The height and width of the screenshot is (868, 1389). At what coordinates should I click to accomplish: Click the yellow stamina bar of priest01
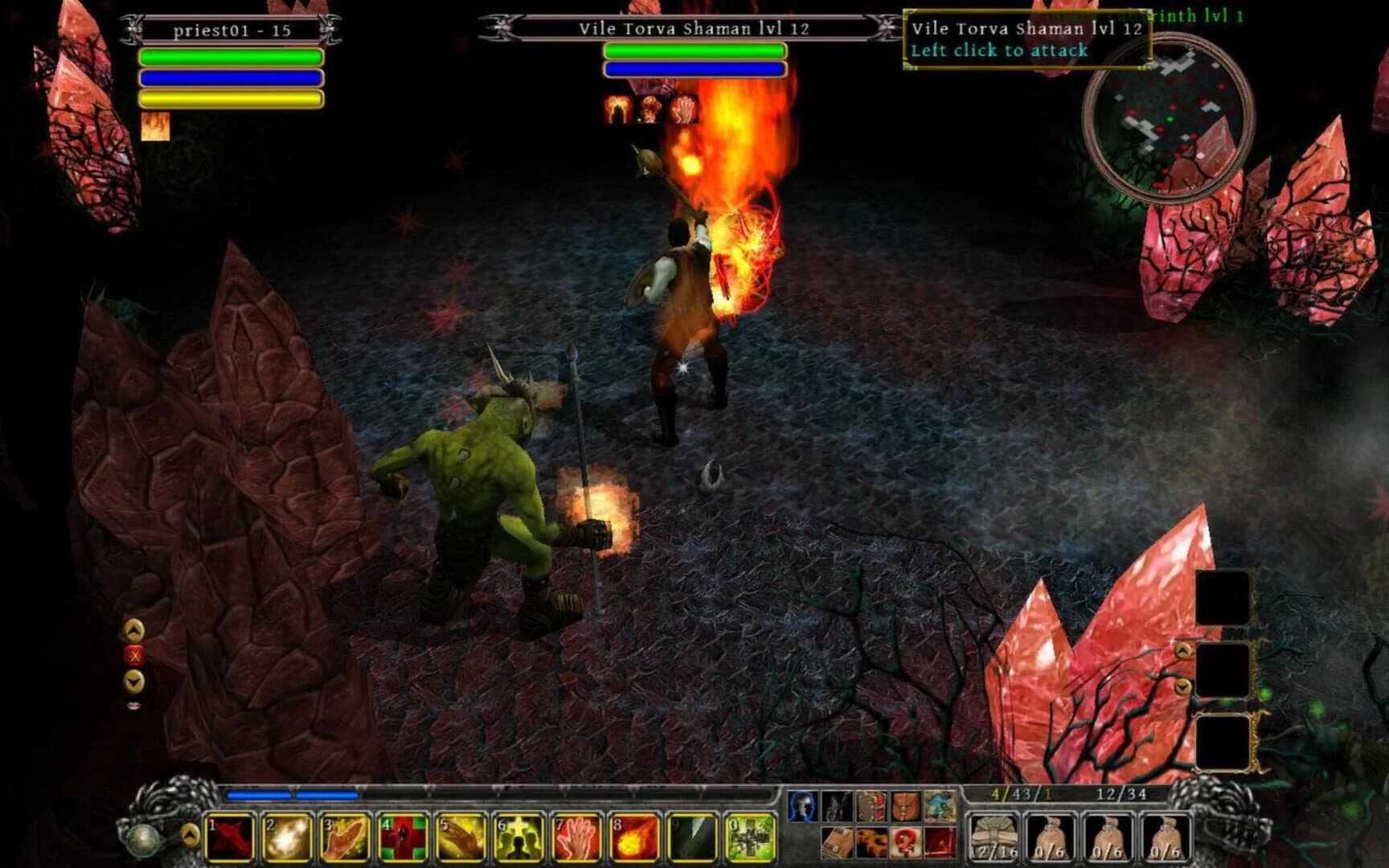[x=231, y=98]
